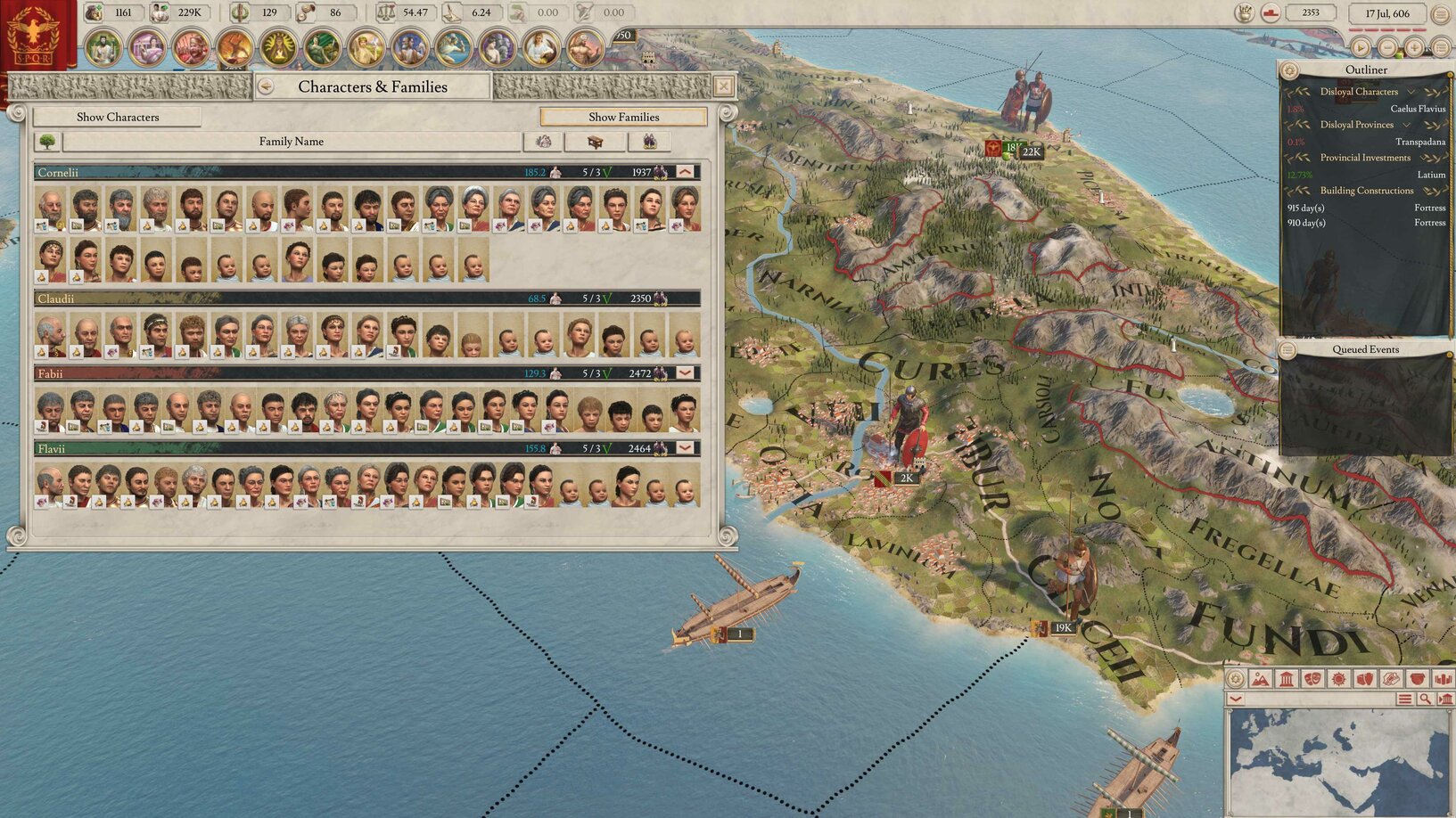Viewport: 1456px width, 818px height.
Task: Collapse the Cornelii family section
Action: click(x=683, y=172)
